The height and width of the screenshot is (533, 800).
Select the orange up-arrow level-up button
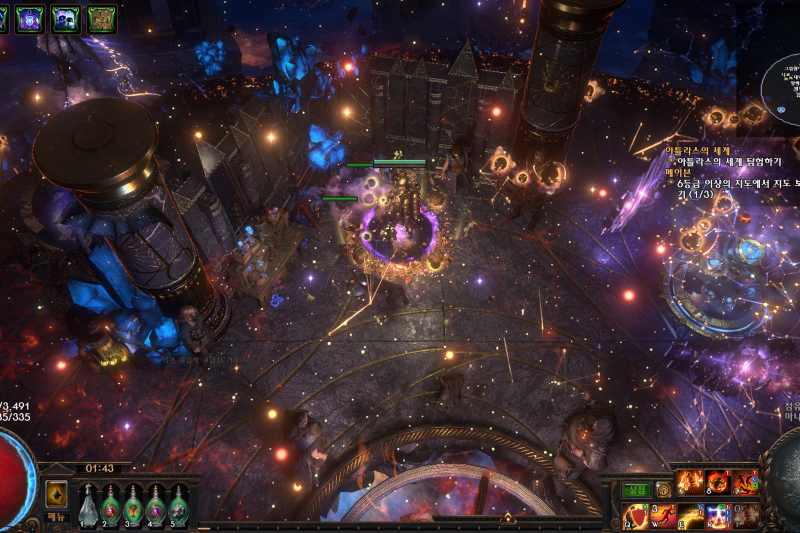[x=56, y=492]
